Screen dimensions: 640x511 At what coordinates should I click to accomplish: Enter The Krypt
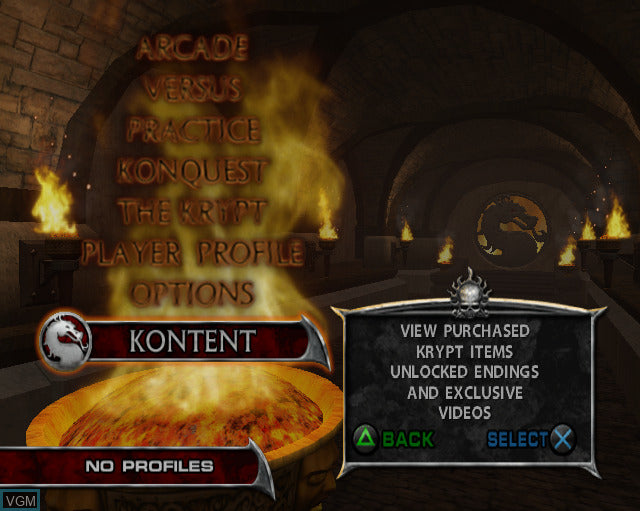(x=192, y=212)
